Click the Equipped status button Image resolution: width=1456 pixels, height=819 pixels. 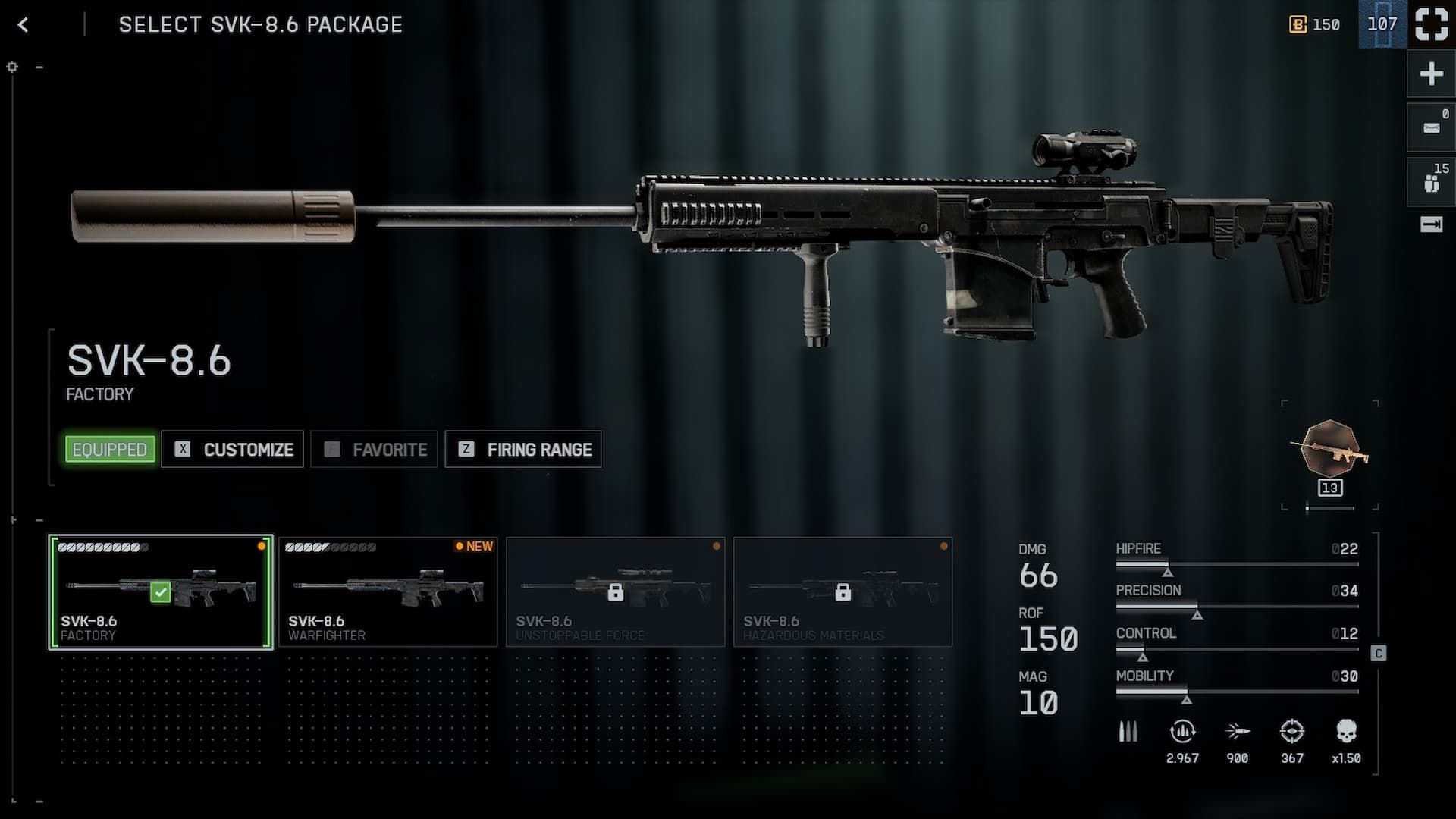coord(110,450)
